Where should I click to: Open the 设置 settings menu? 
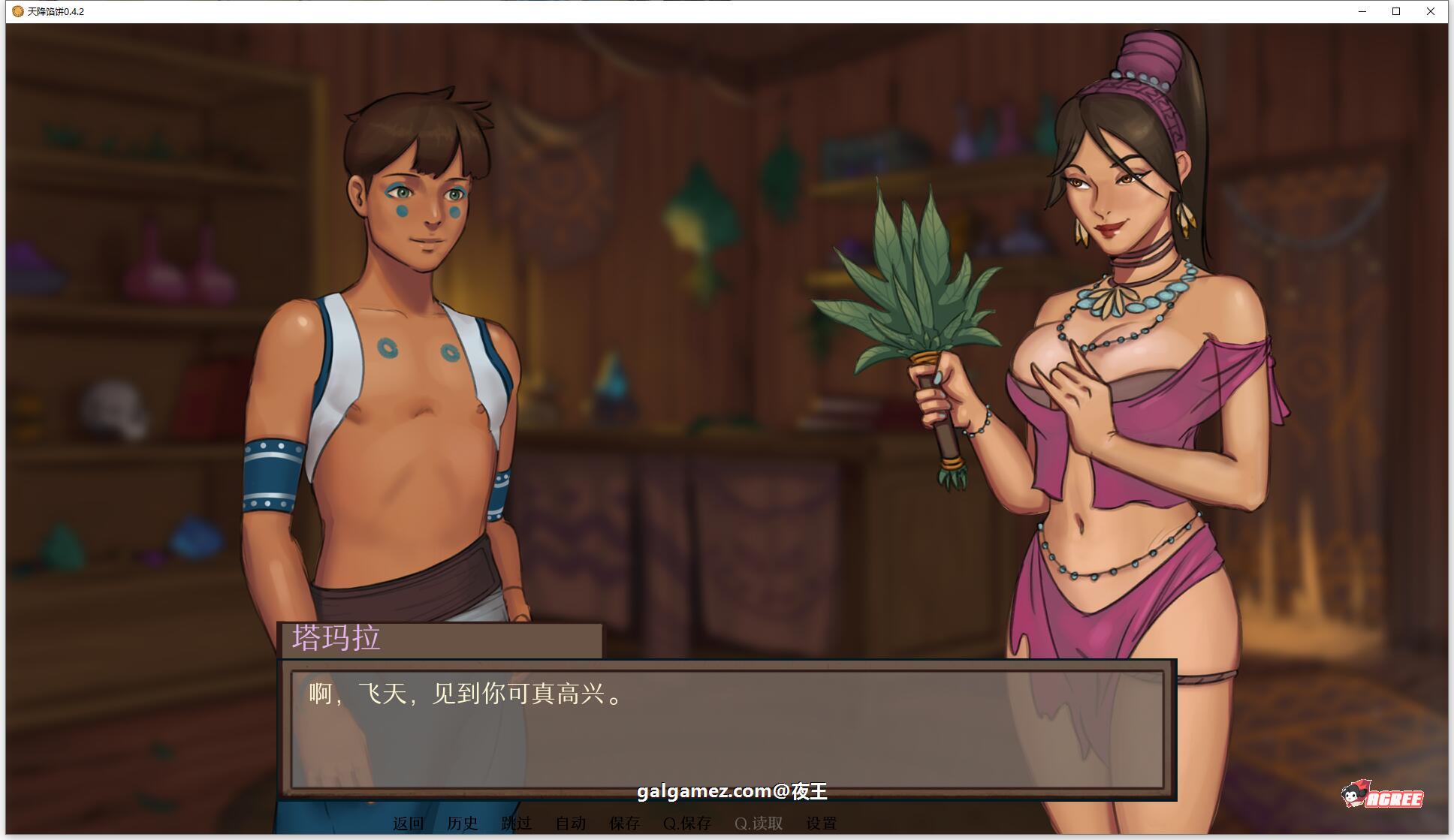822,823
